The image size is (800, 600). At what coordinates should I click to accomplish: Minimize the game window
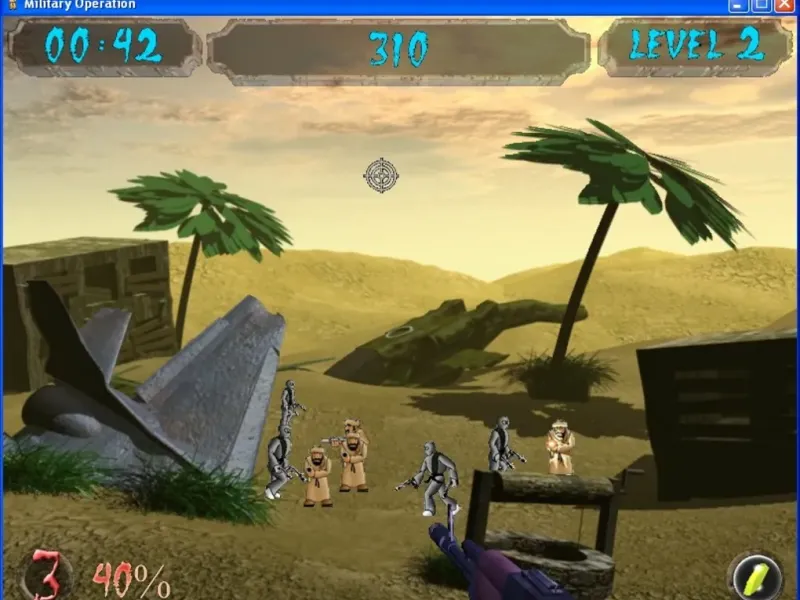(738, 5)
